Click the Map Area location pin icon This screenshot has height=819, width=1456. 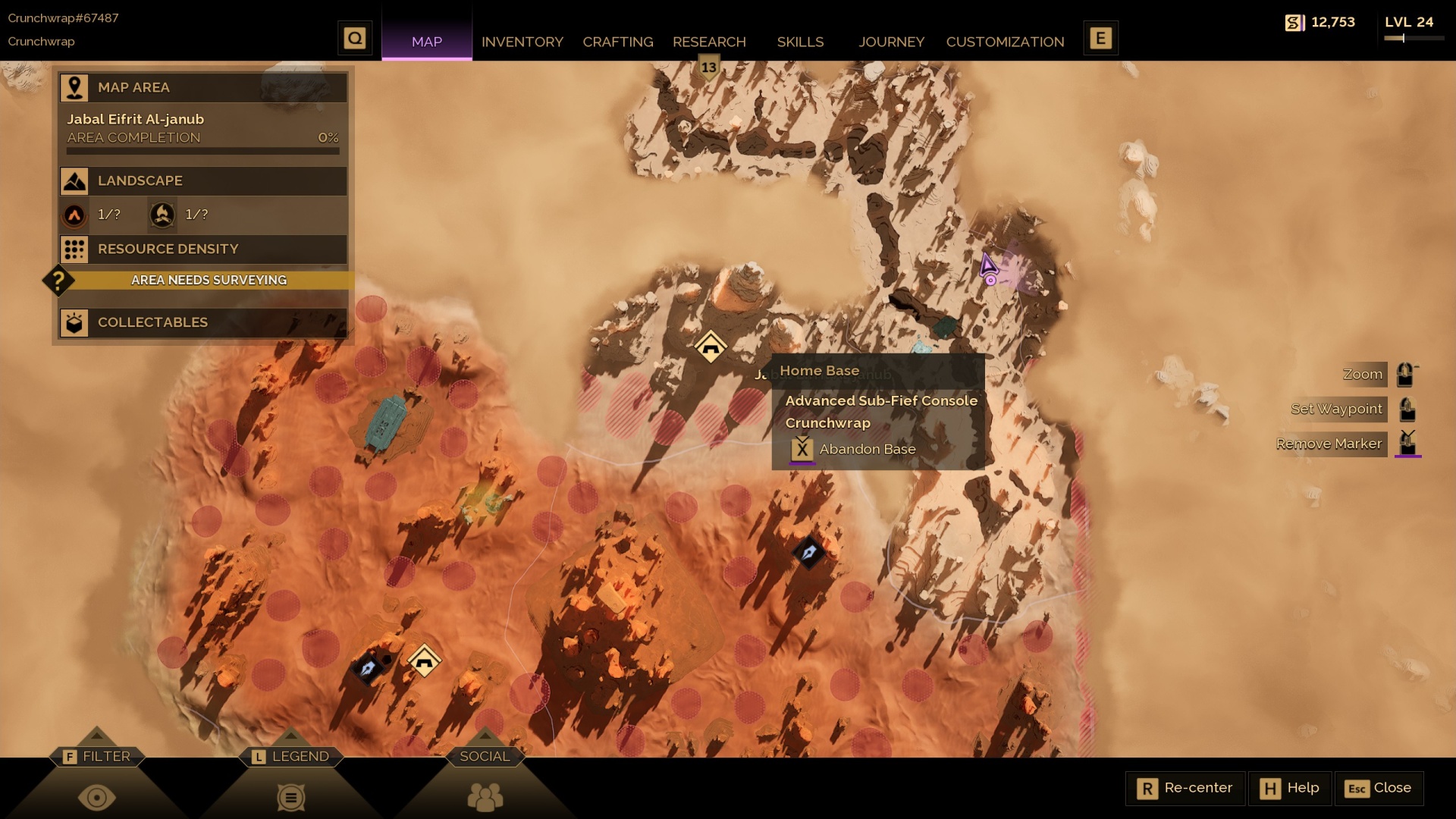tap(74, 87)
